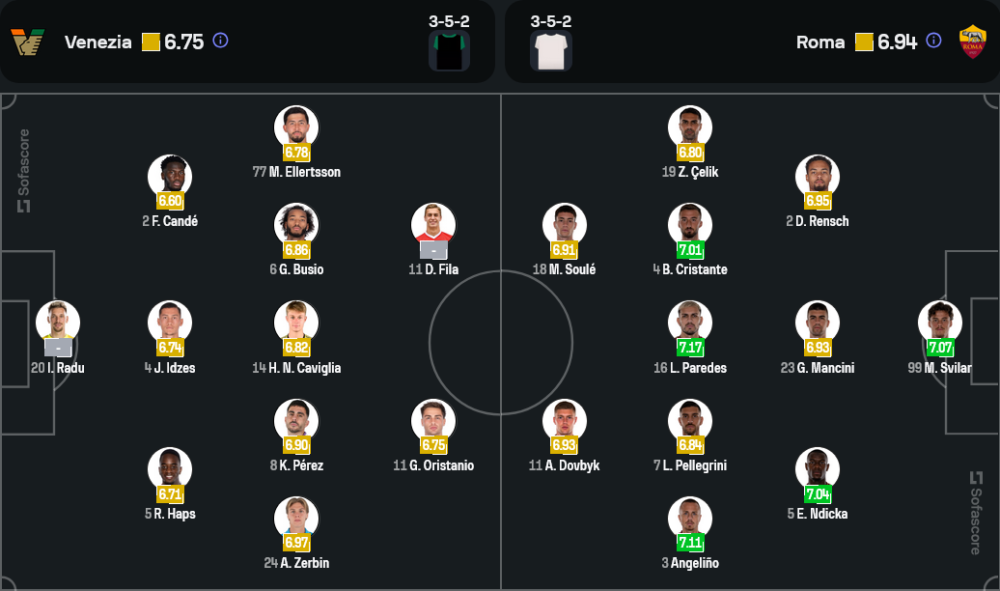The height and width of the screenshot is (591, 1000).
Task: Open M. Ellertsson's player card
Action: (296, 127)
